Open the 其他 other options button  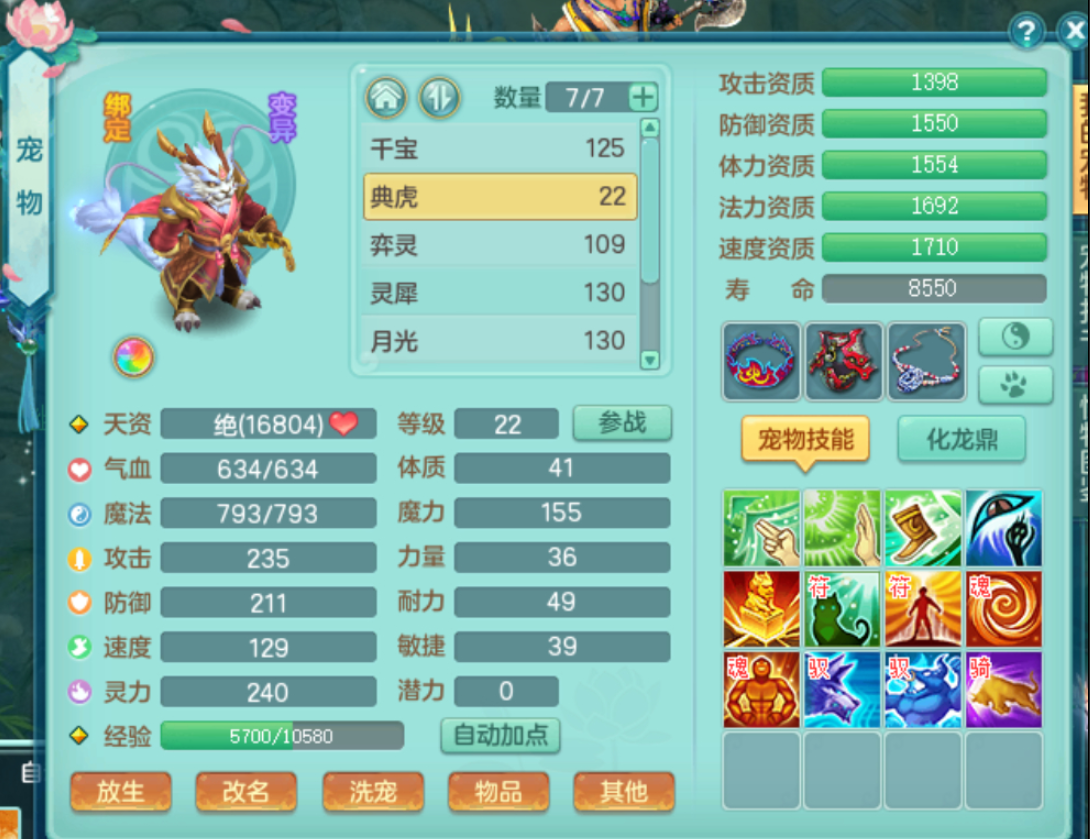(623, 793)
